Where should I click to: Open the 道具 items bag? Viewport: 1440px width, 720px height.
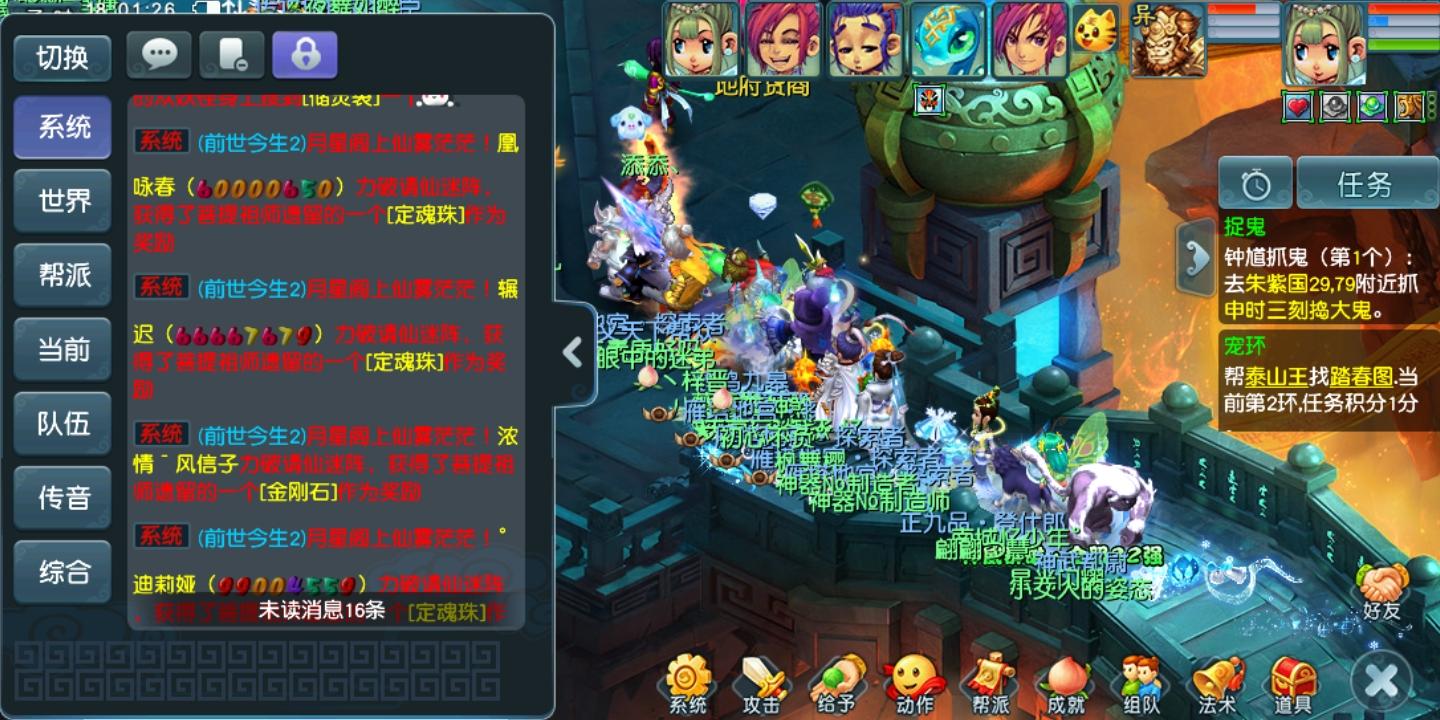coord(1292,685)
